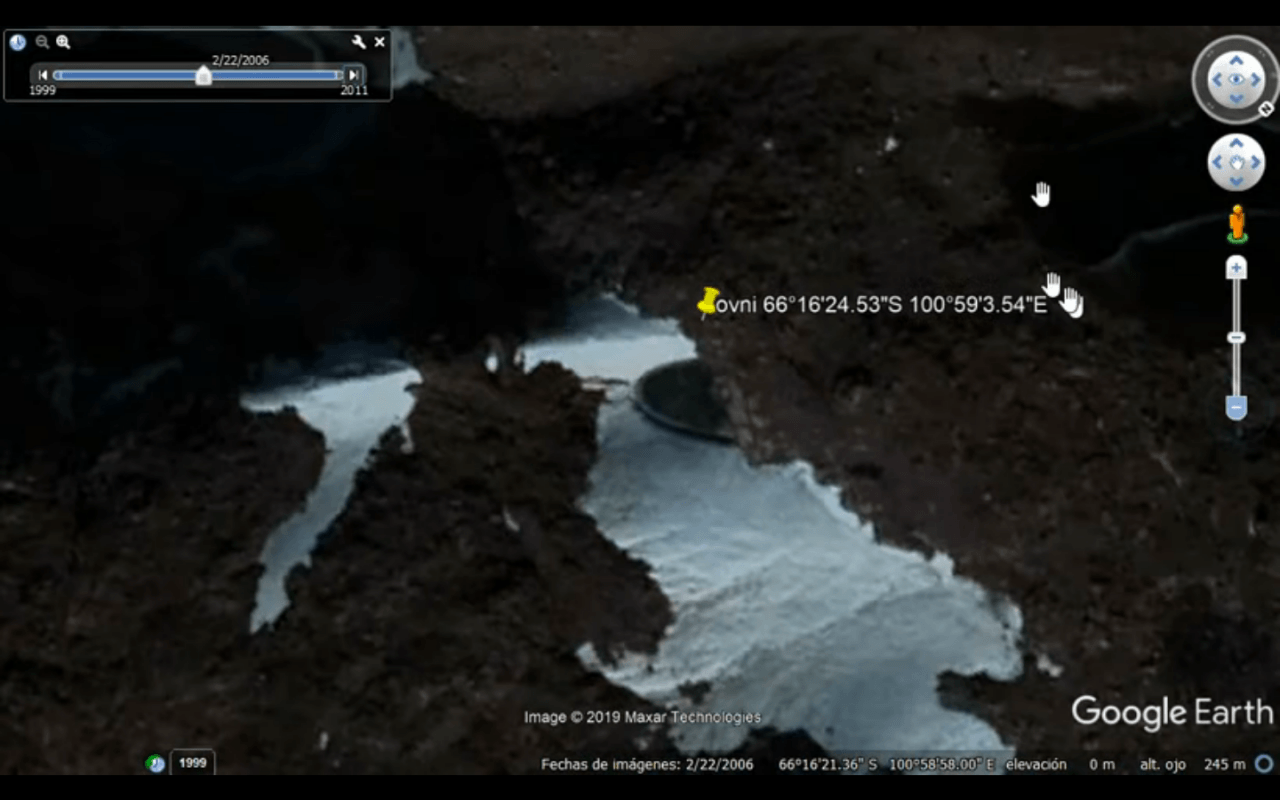Click the zoom slider track to zoom
The width and height of the screenshot is (1280, 800).
(x=1236, y=337)
